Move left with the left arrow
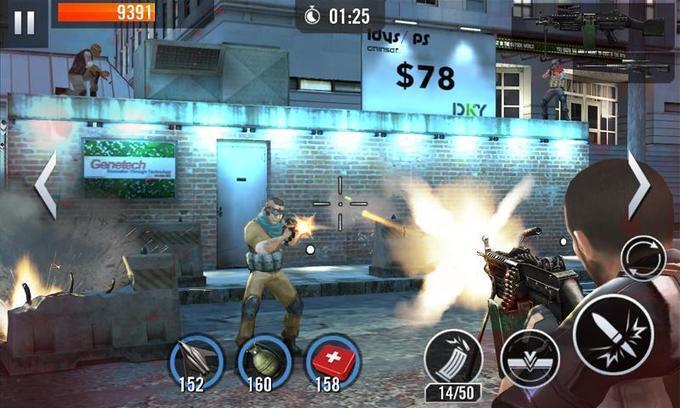 46,185
